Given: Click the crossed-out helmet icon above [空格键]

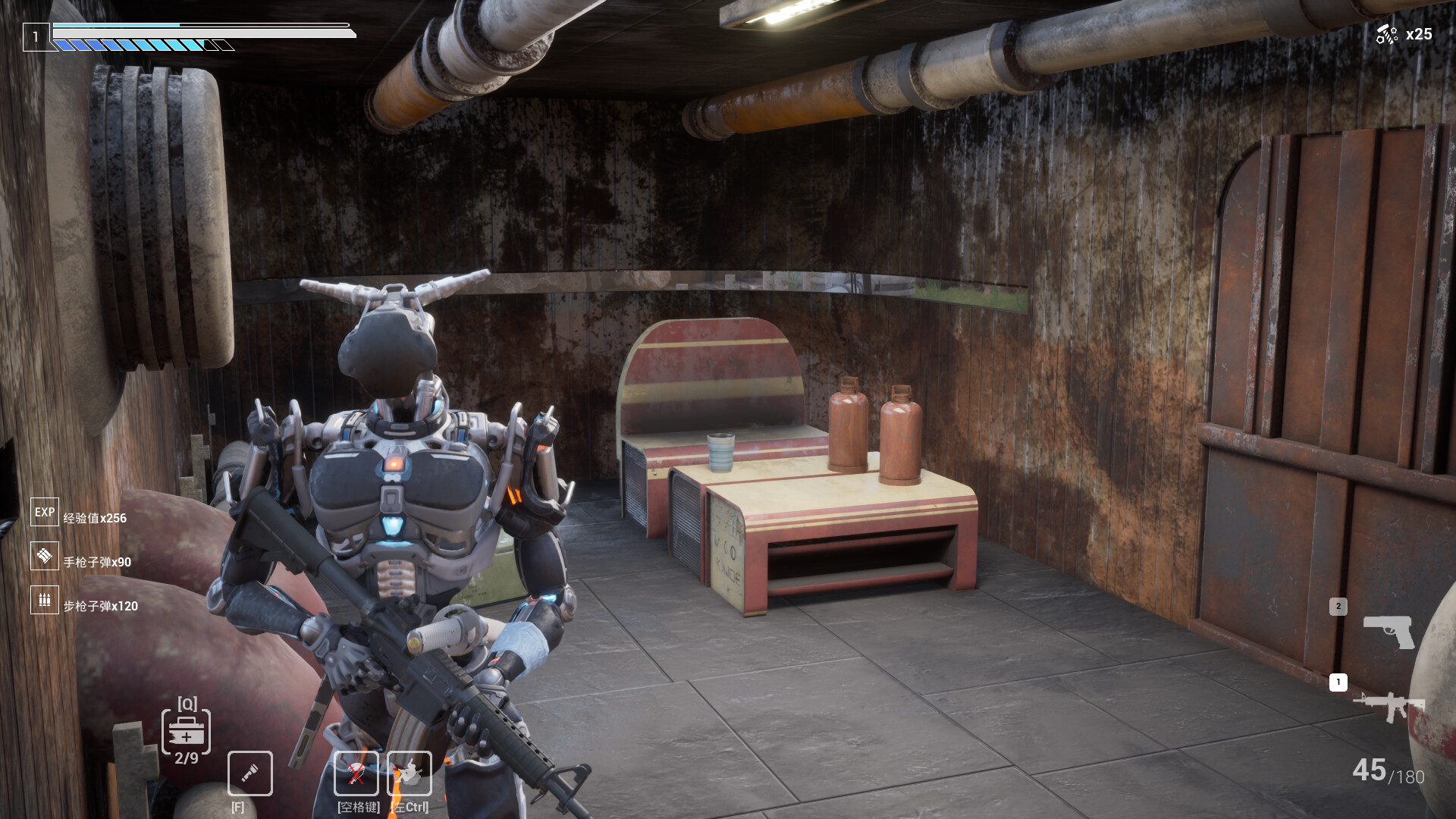Looking at the screenshot, I should point(356,773).
